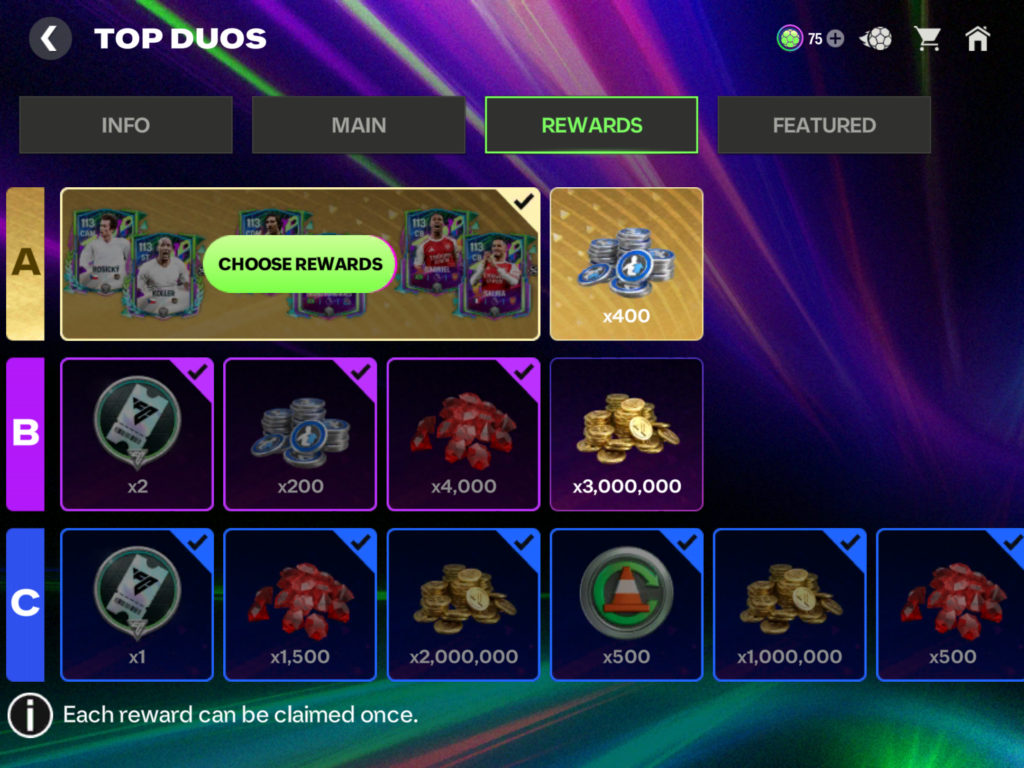Choose the x200 silver tokens reward
Screen dimensions: 1024x768
(300, 434)
